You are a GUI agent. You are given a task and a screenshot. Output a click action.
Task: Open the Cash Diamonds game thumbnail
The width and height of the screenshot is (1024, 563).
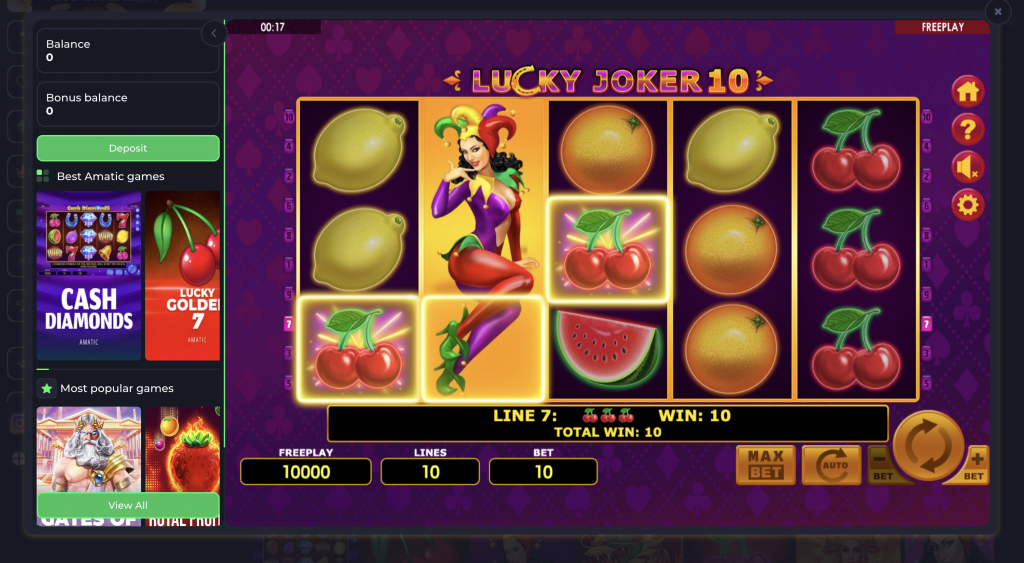[x=89, y=275]
